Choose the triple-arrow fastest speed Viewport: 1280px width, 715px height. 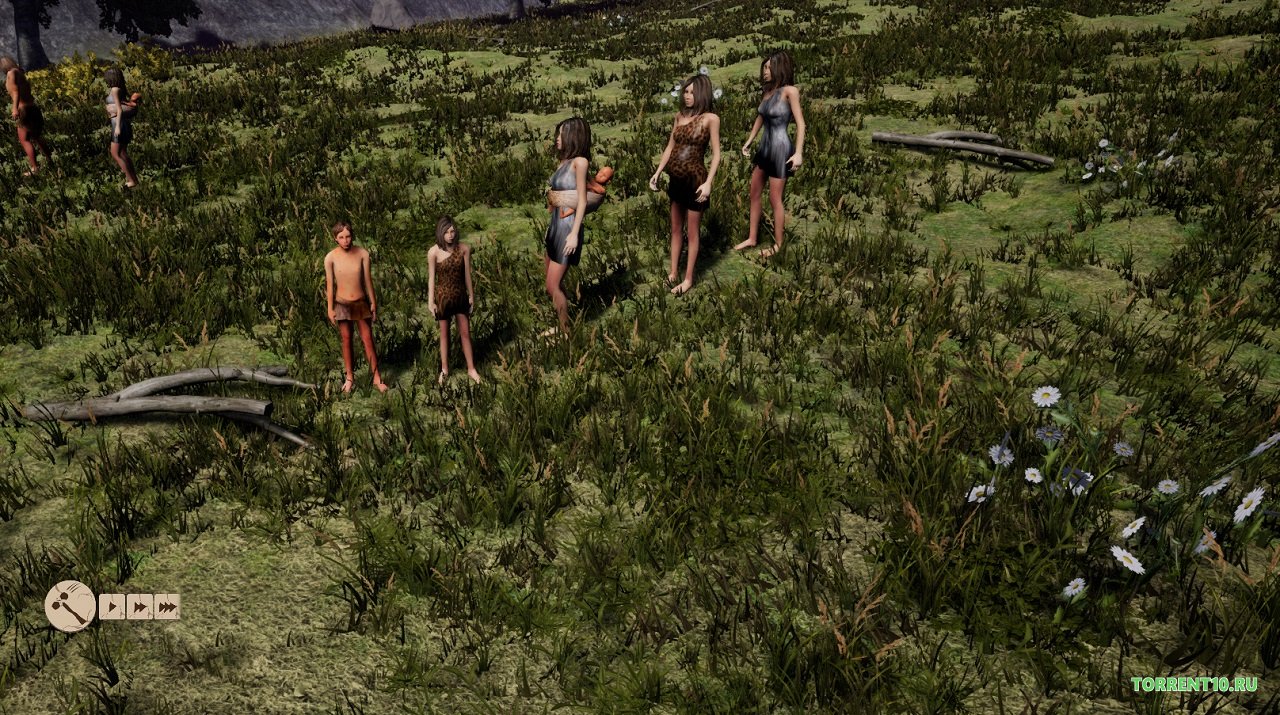pyautogui.click(x=167, y=606)
